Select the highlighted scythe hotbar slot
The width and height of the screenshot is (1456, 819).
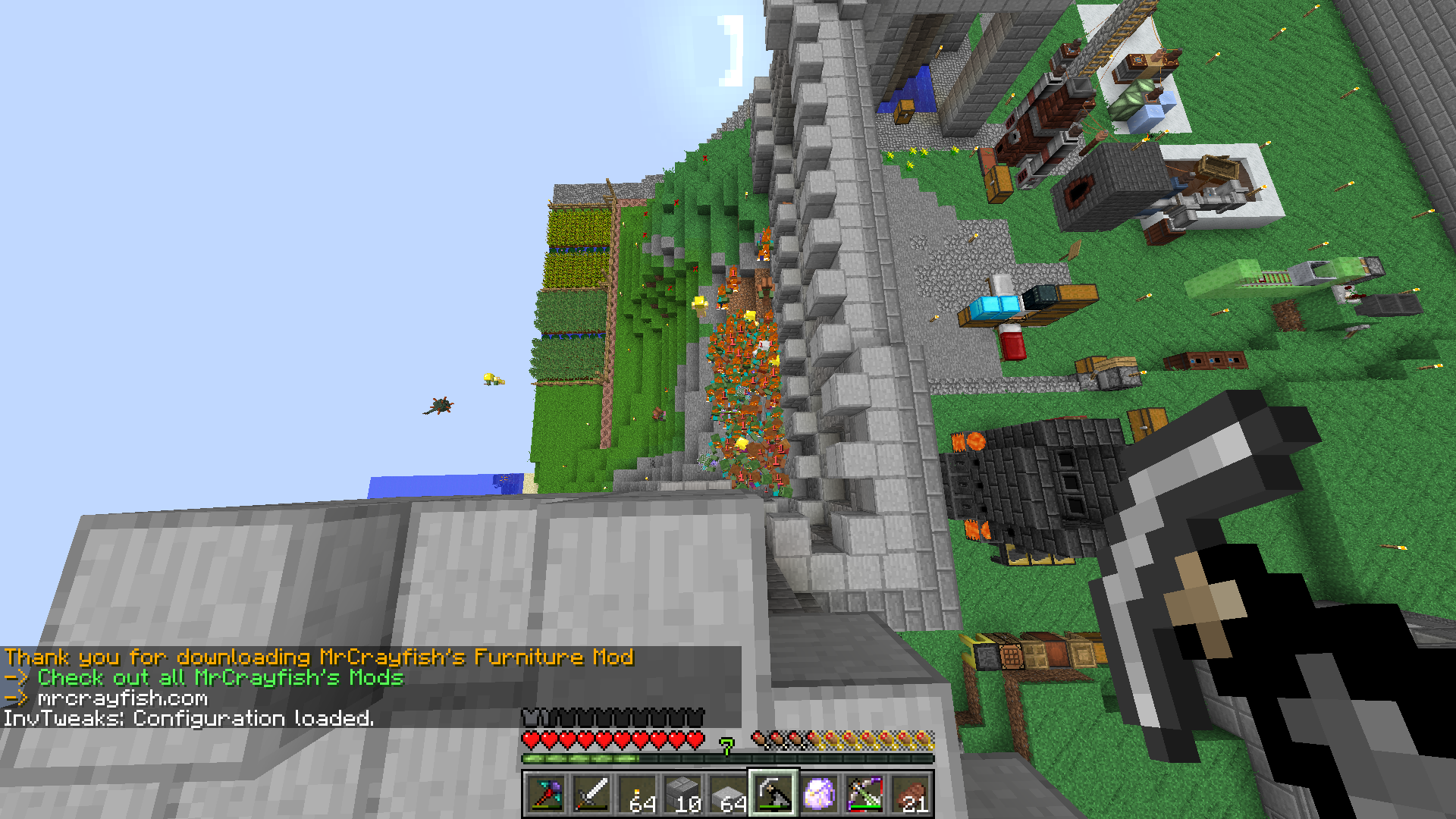click(773, 794)
